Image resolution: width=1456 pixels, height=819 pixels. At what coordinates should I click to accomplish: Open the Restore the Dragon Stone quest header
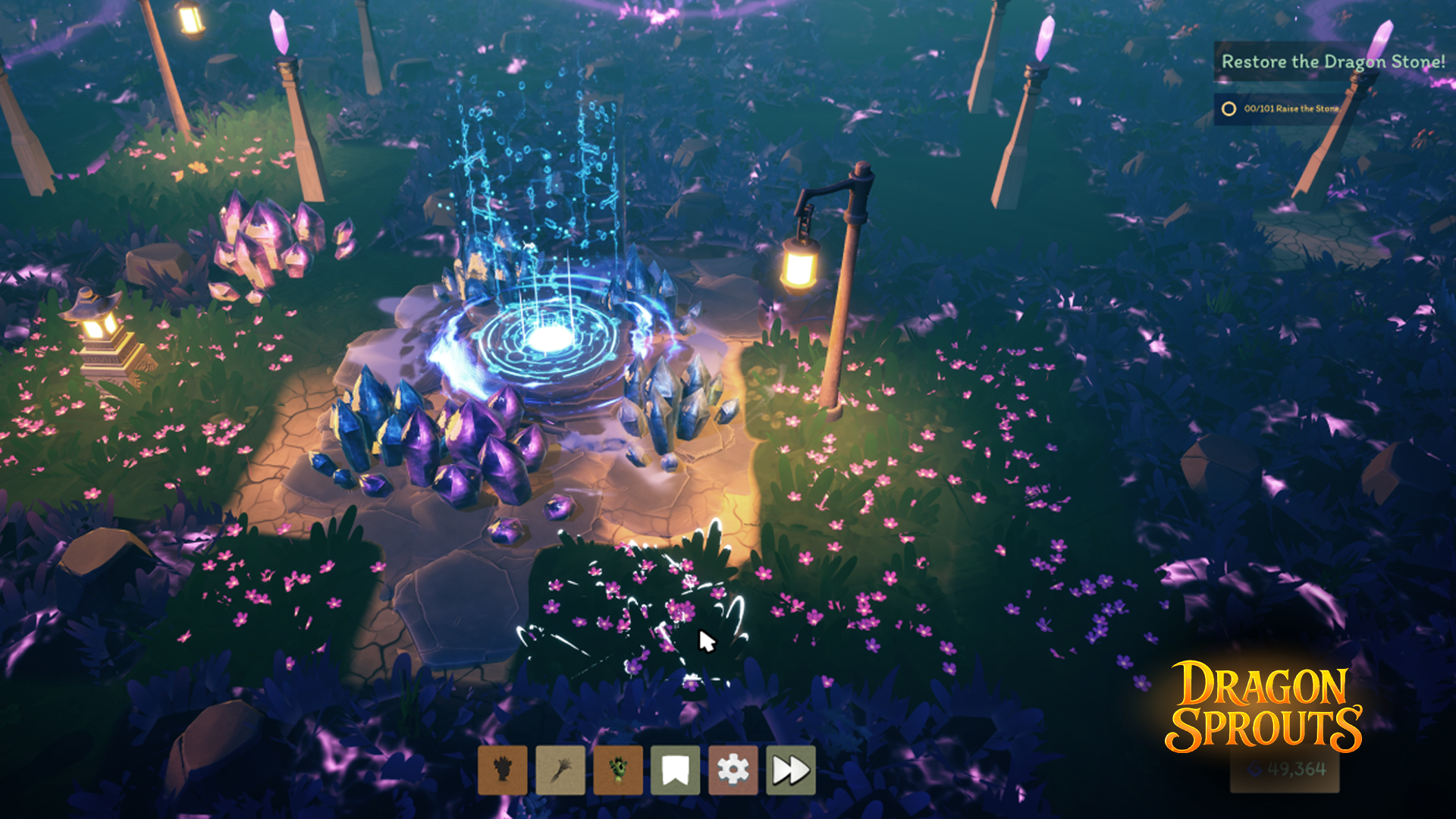[x=1332, y=61]
